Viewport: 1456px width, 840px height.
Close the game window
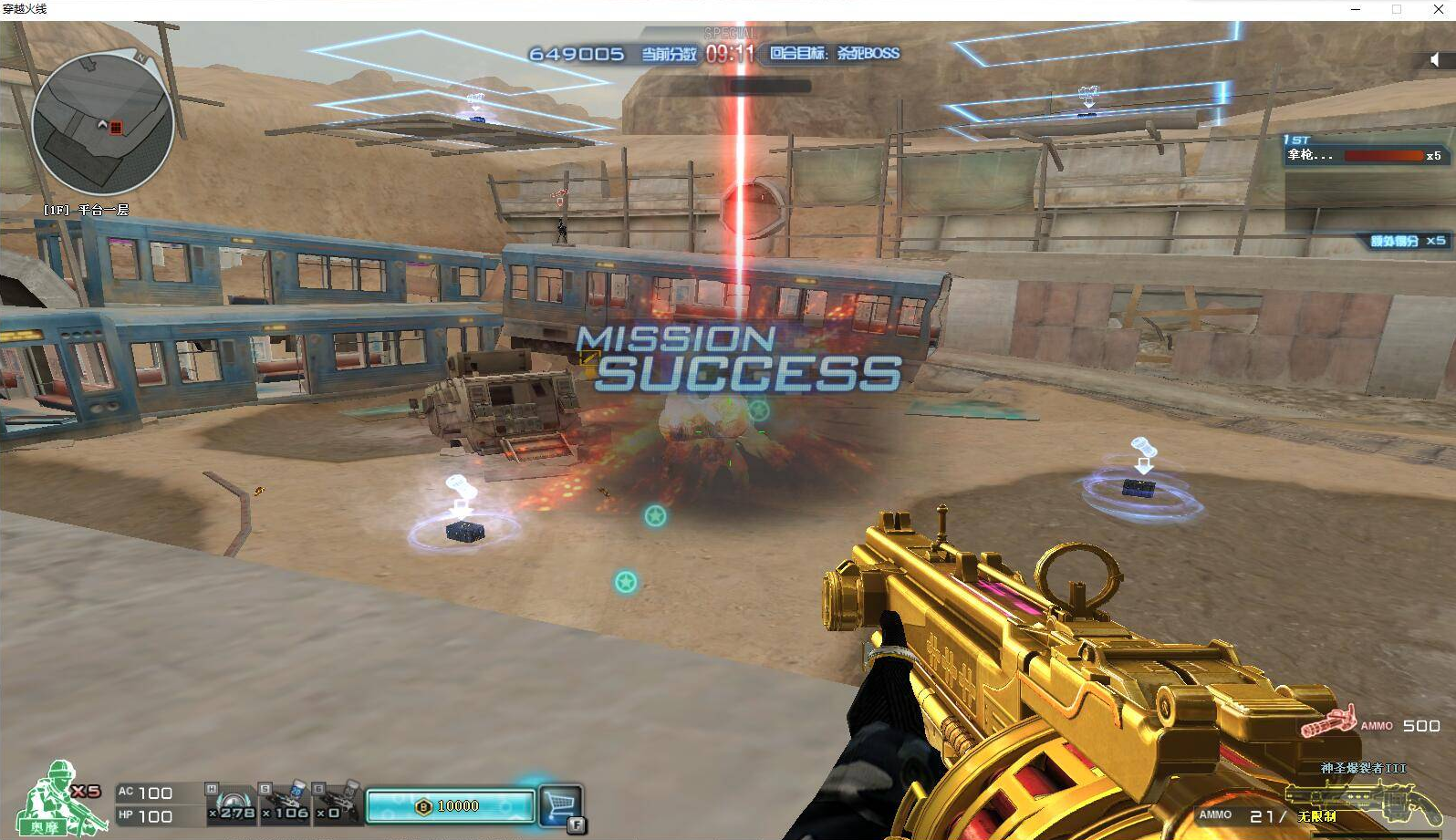tap(1438, 9)
